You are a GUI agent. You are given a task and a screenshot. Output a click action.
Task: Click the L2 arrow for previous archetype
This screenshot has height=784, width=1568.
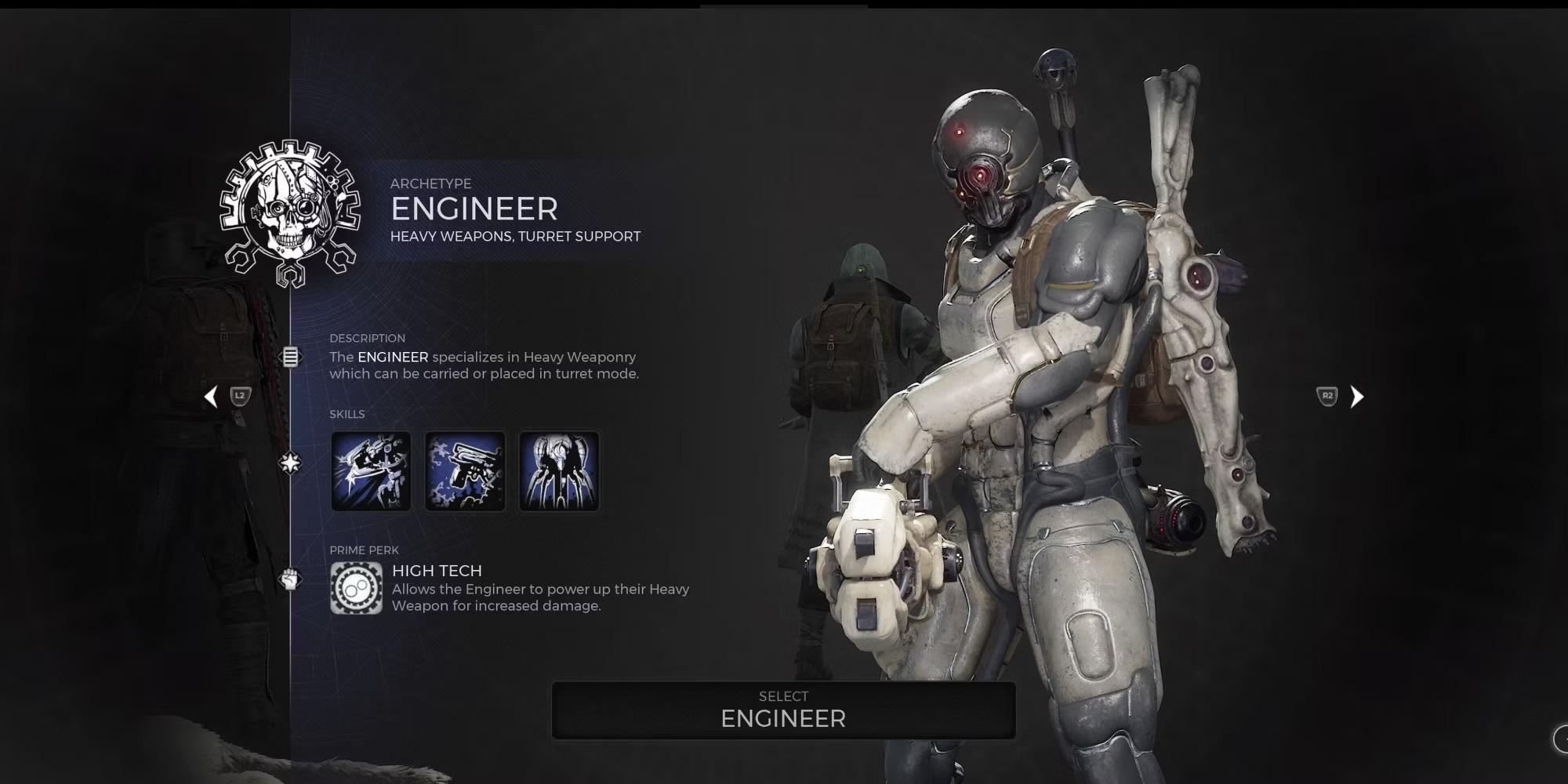click(x=222, y=397)
